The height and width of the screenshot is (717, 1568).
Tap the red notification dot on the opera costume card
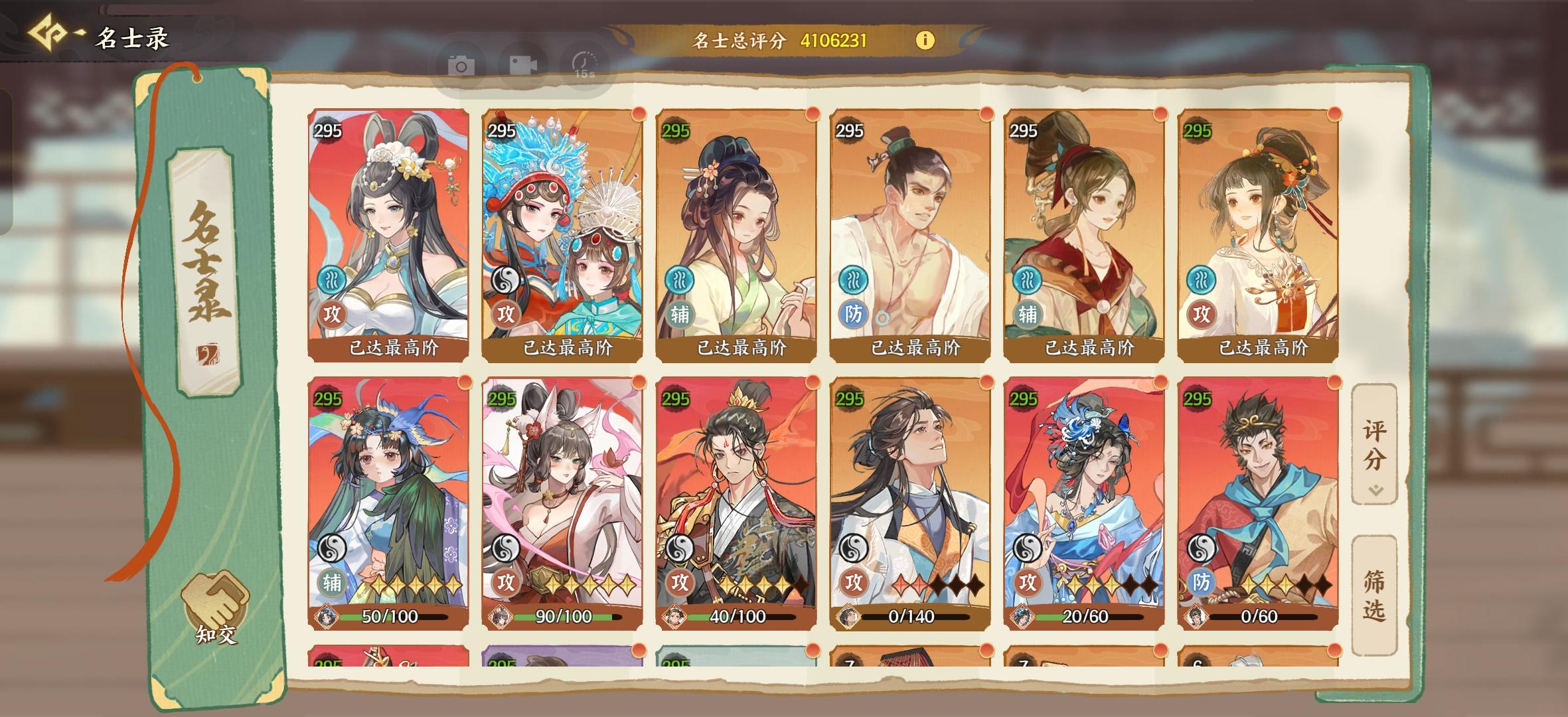[x=639, y=114]
